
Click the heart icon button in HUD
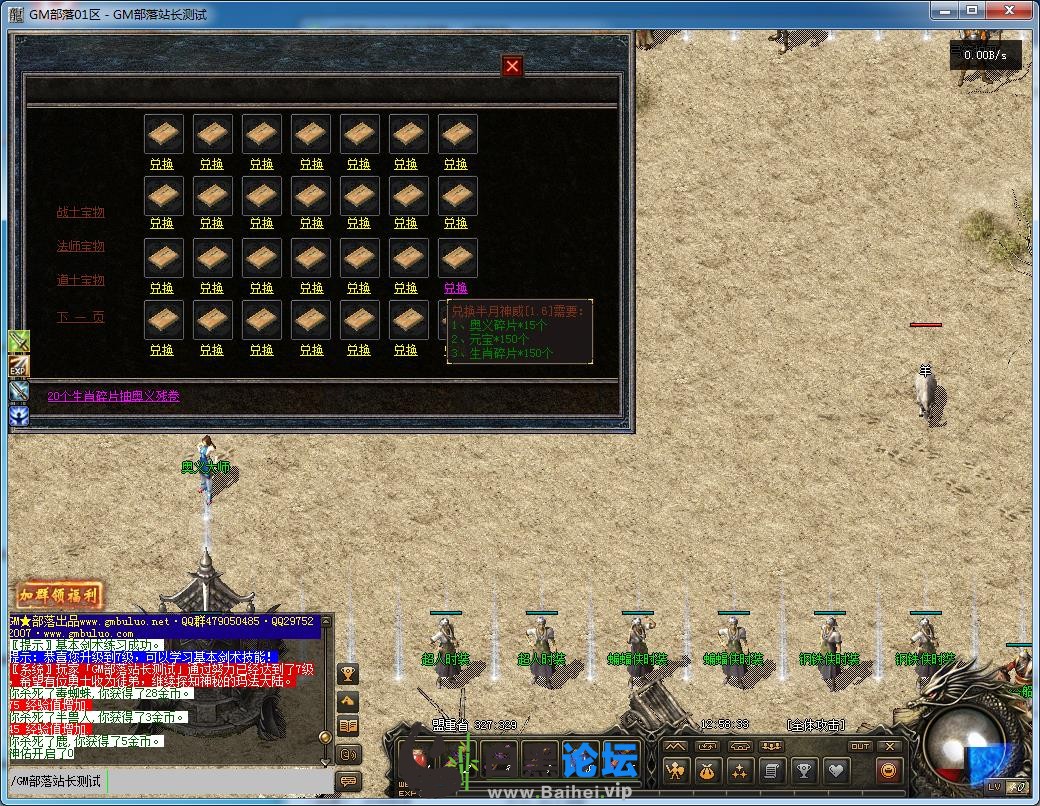tap(836, 771)
